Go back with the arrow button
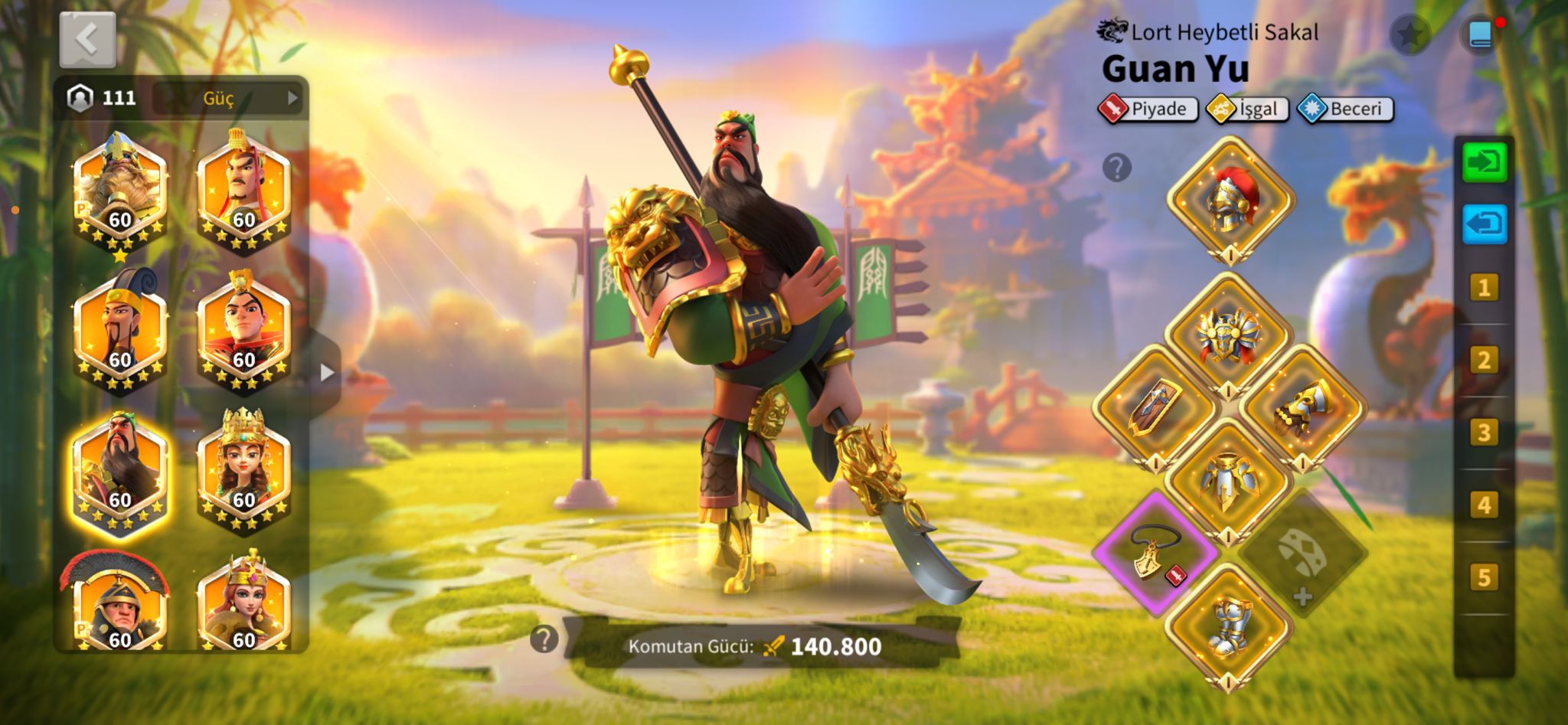This screenshot has width=1568, height=725. click(87, 39)
